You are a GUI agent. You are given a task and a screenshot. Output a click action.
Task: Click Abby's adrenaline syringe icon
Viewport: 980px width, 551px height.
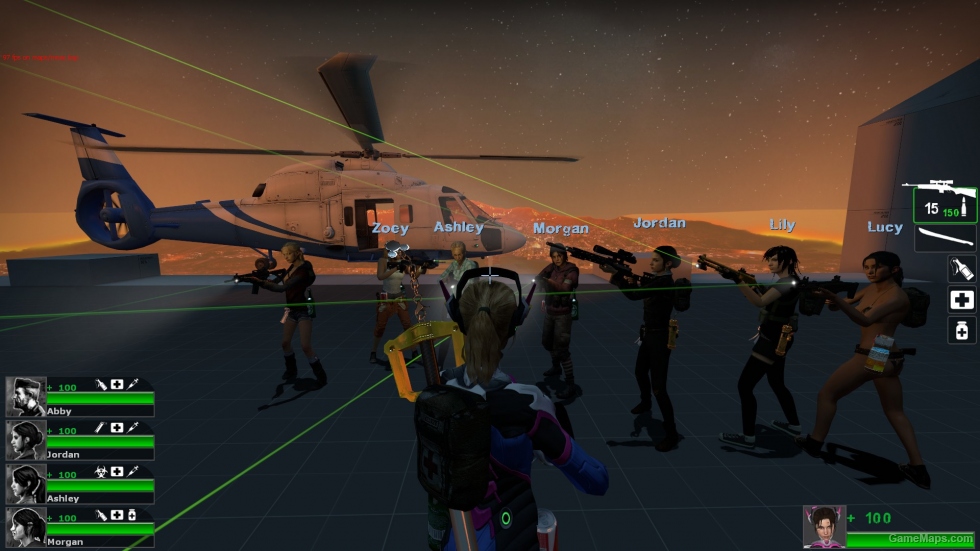(x=132, y=384)
